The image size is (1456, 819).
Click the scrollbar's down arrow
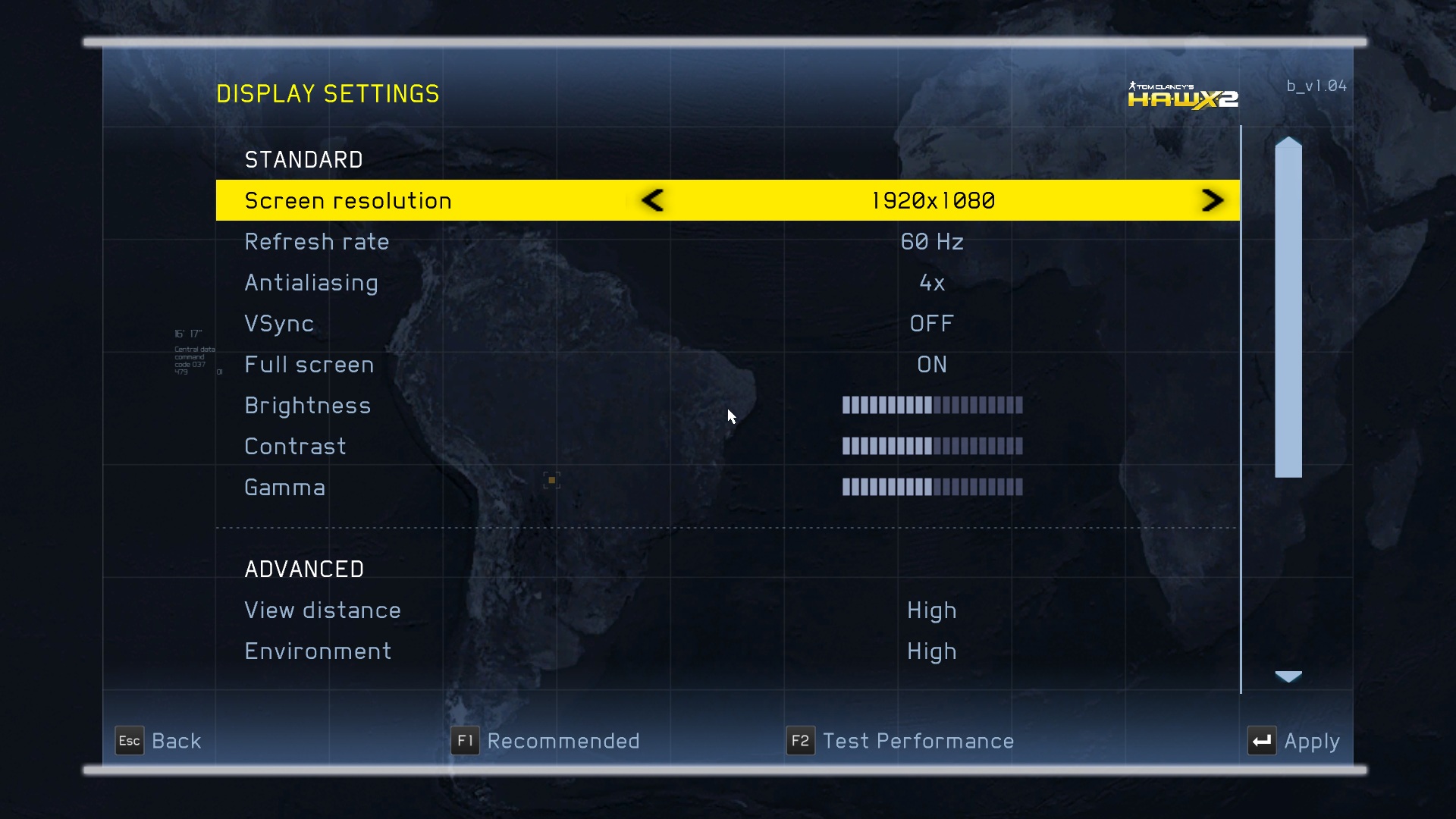[1288, 676]
